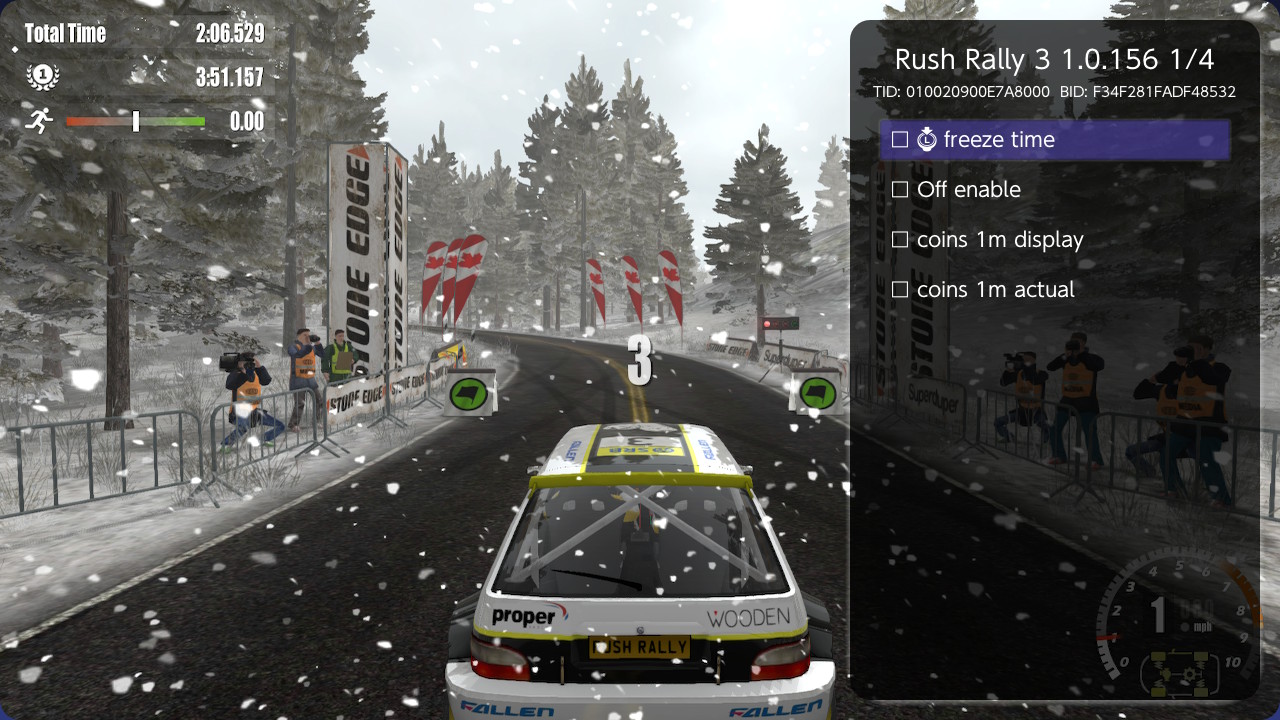1280x720 pixels.
Task: Click the Total Time label
Action: (66, 33)
